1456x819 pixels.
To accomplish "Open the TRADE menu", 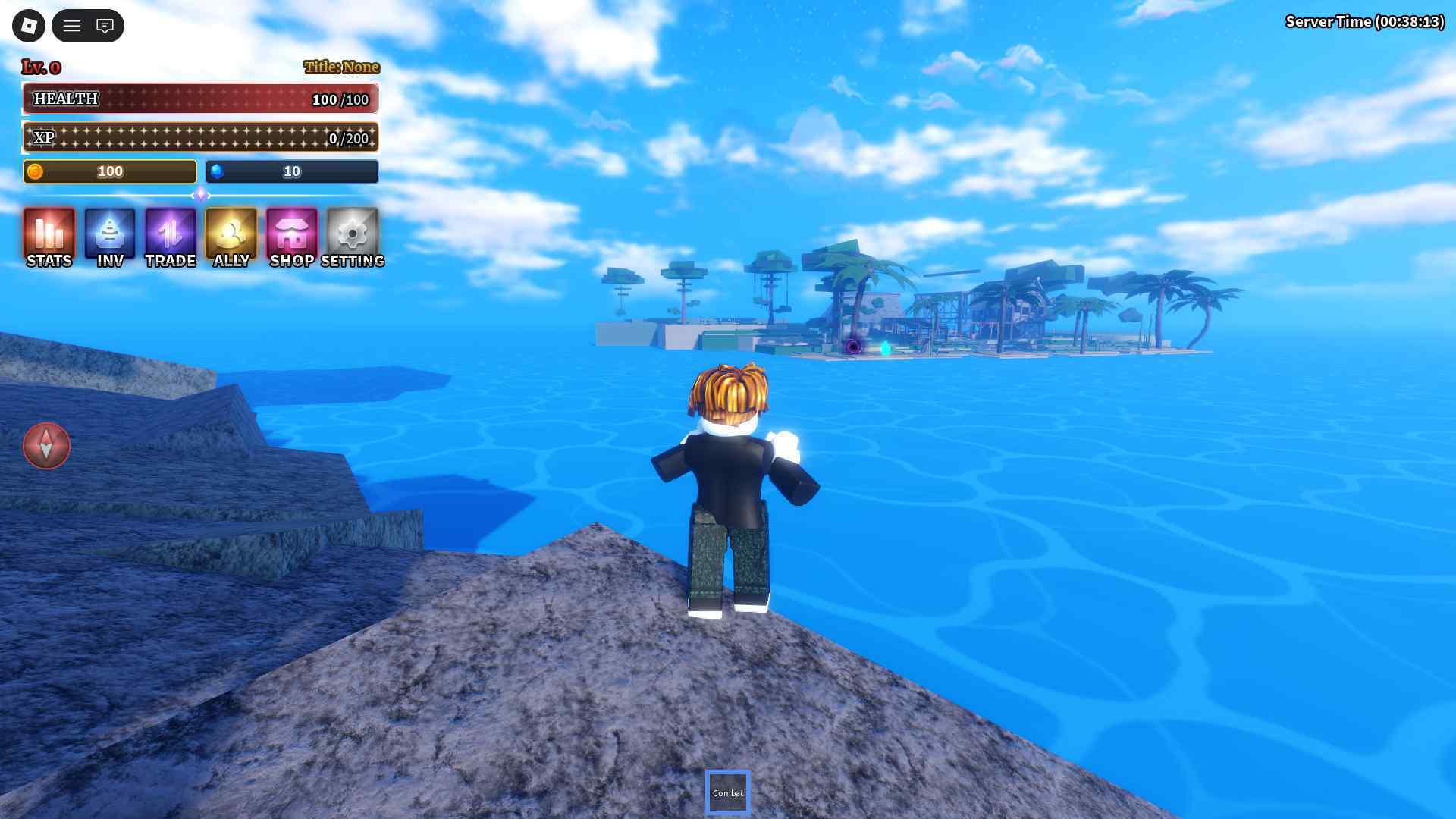I will click(171, 237).
